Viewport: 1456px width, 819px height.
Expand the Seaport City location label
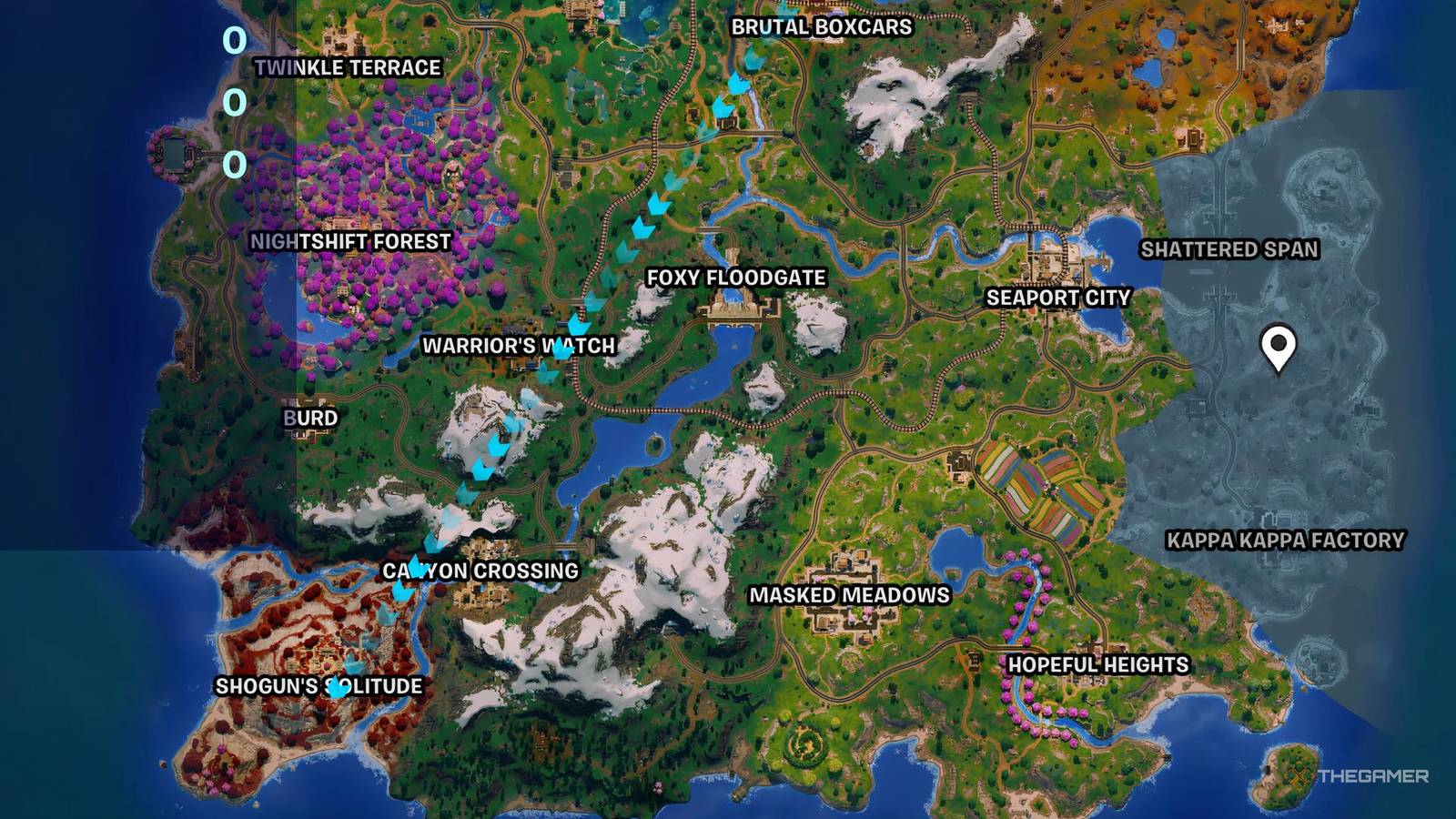pos(1057,297)
